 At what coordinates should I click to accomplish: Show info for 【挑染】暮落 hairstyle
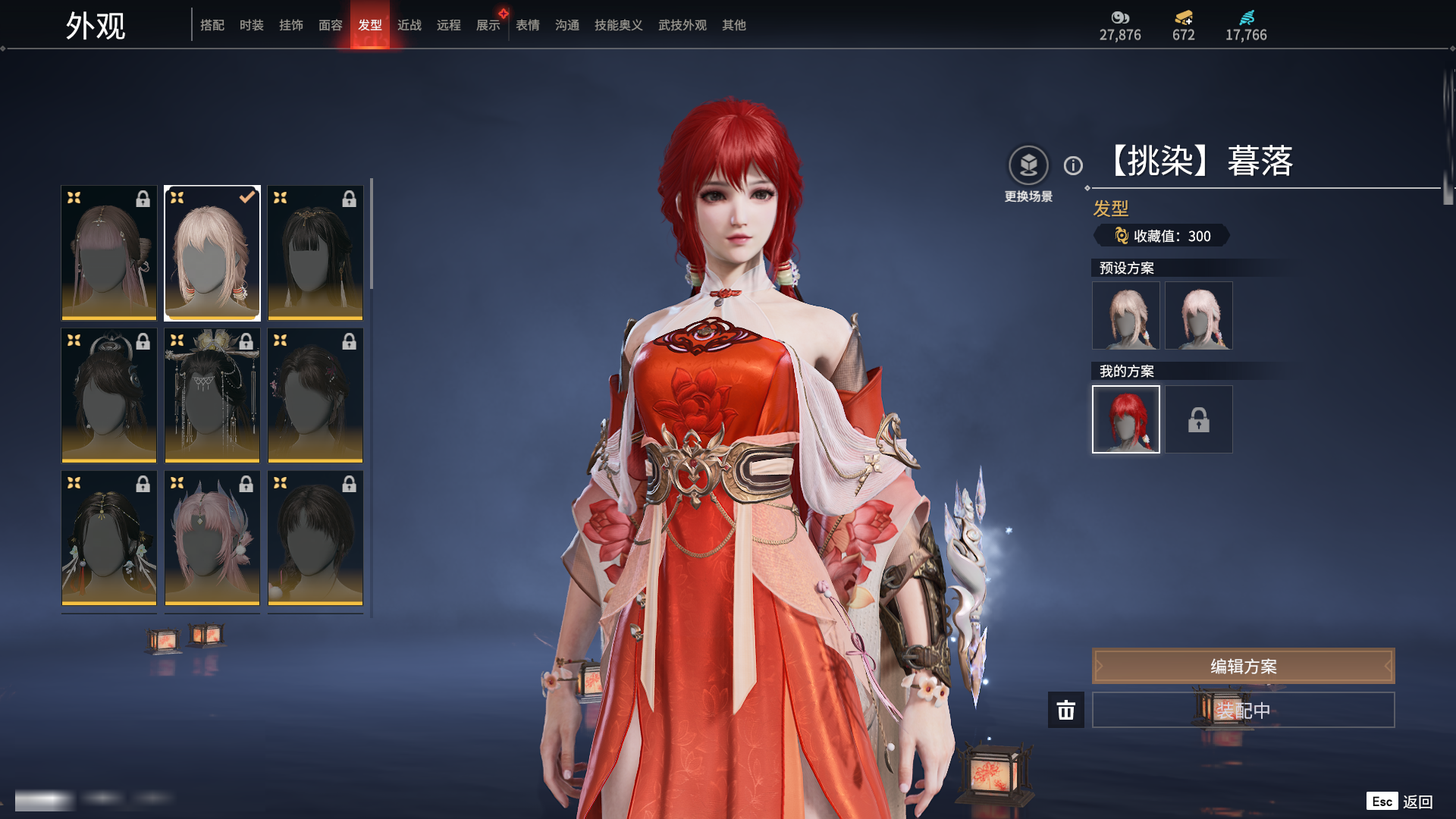(1073, 165)
